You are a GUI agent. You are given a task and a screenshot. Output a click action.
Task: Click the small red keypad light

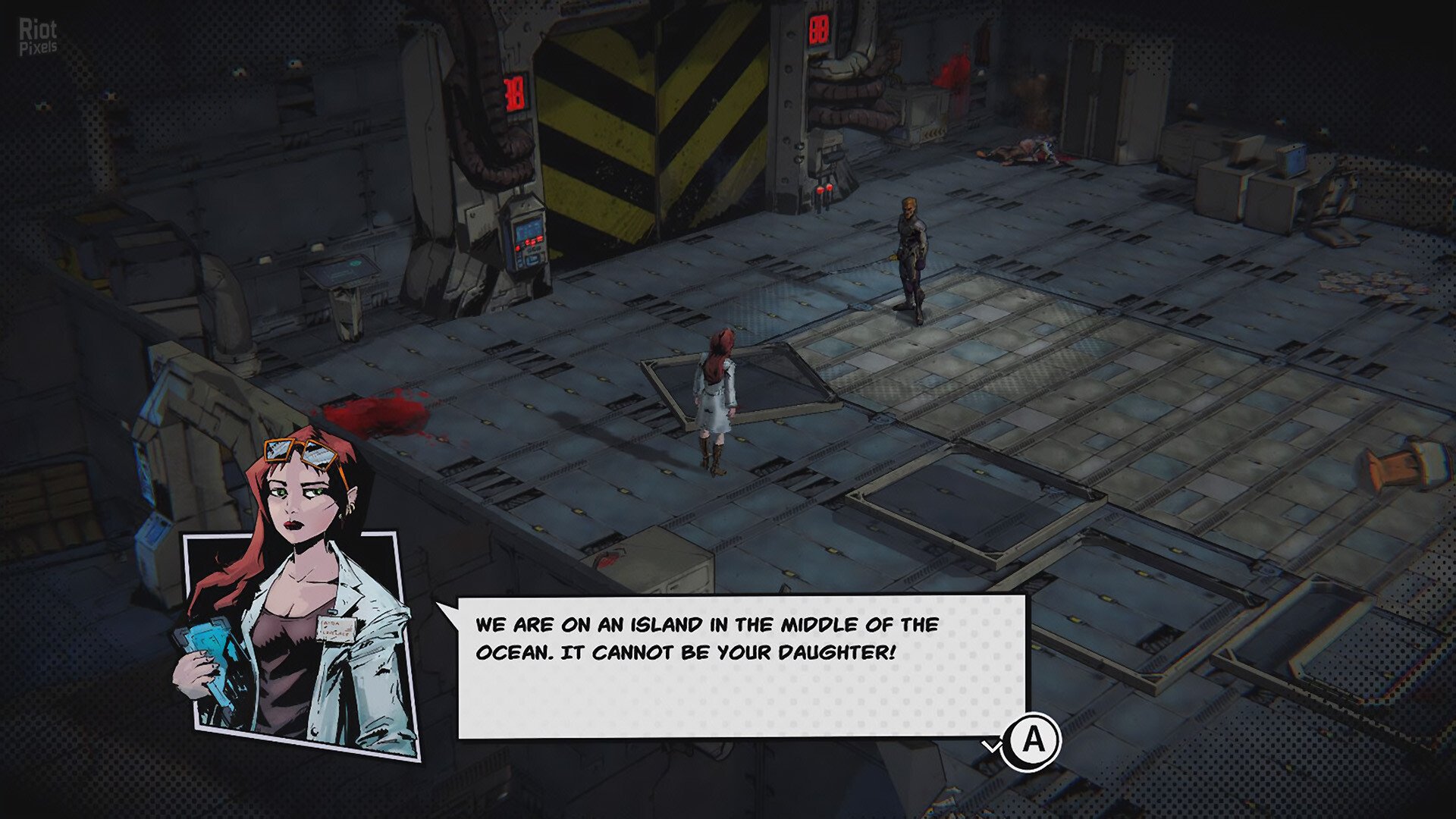click(517, 248)
